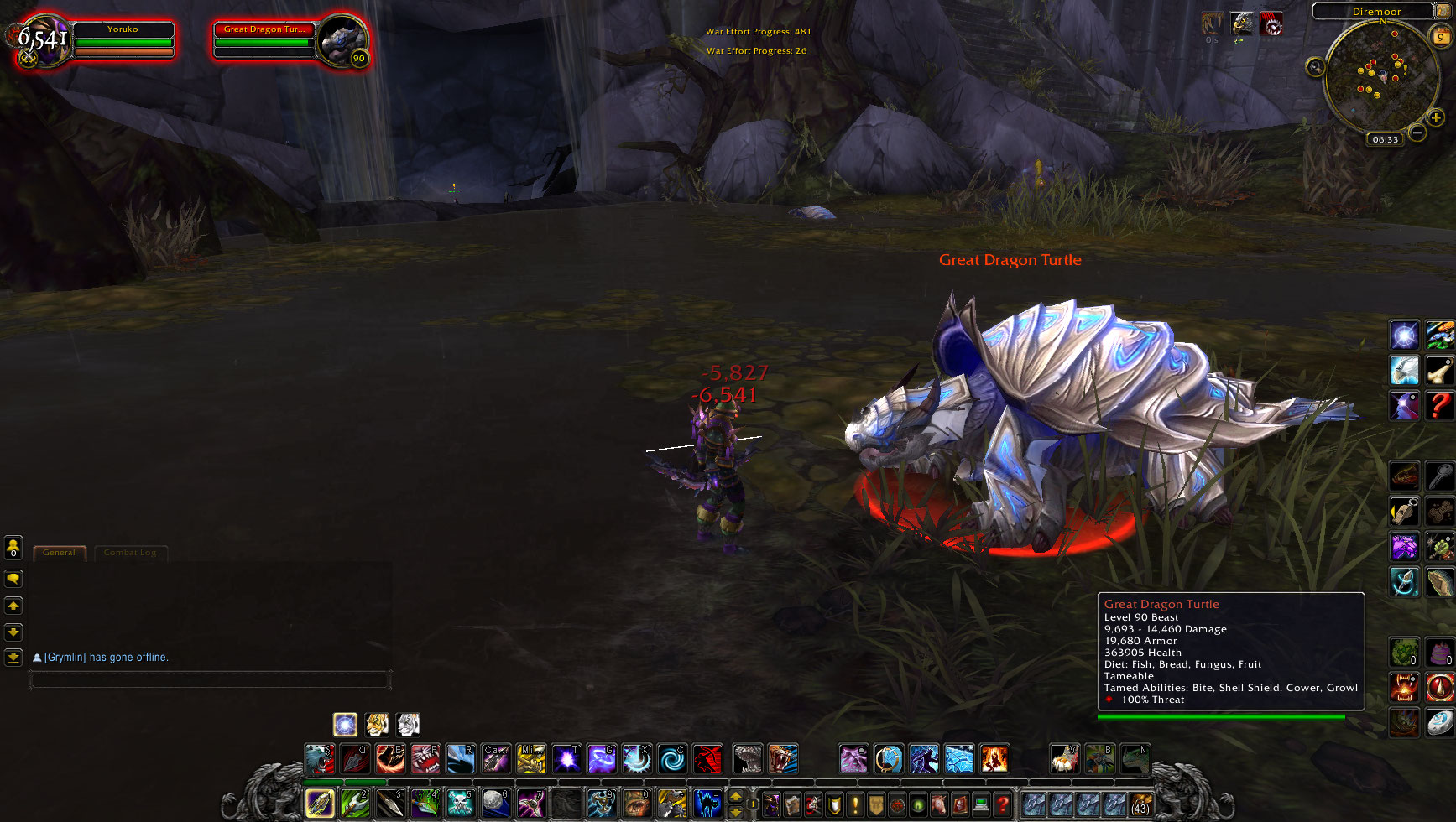The width and height of the screenshot is (1456, 822).
Task: Activate the red blood drop ability icon
Action: click(1440, 688)
